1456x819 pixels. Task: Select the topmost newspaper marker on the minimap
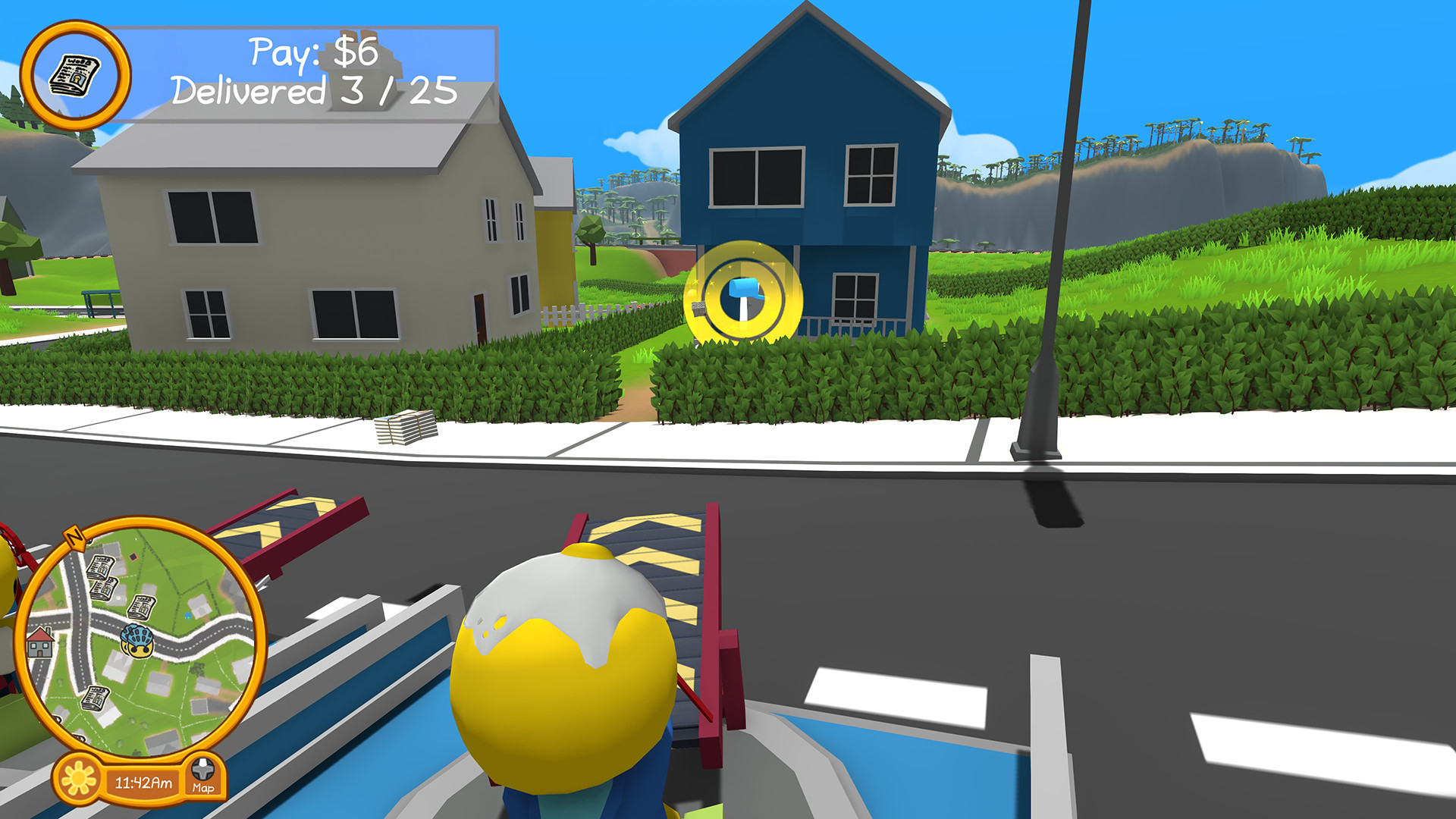(102, 567)
